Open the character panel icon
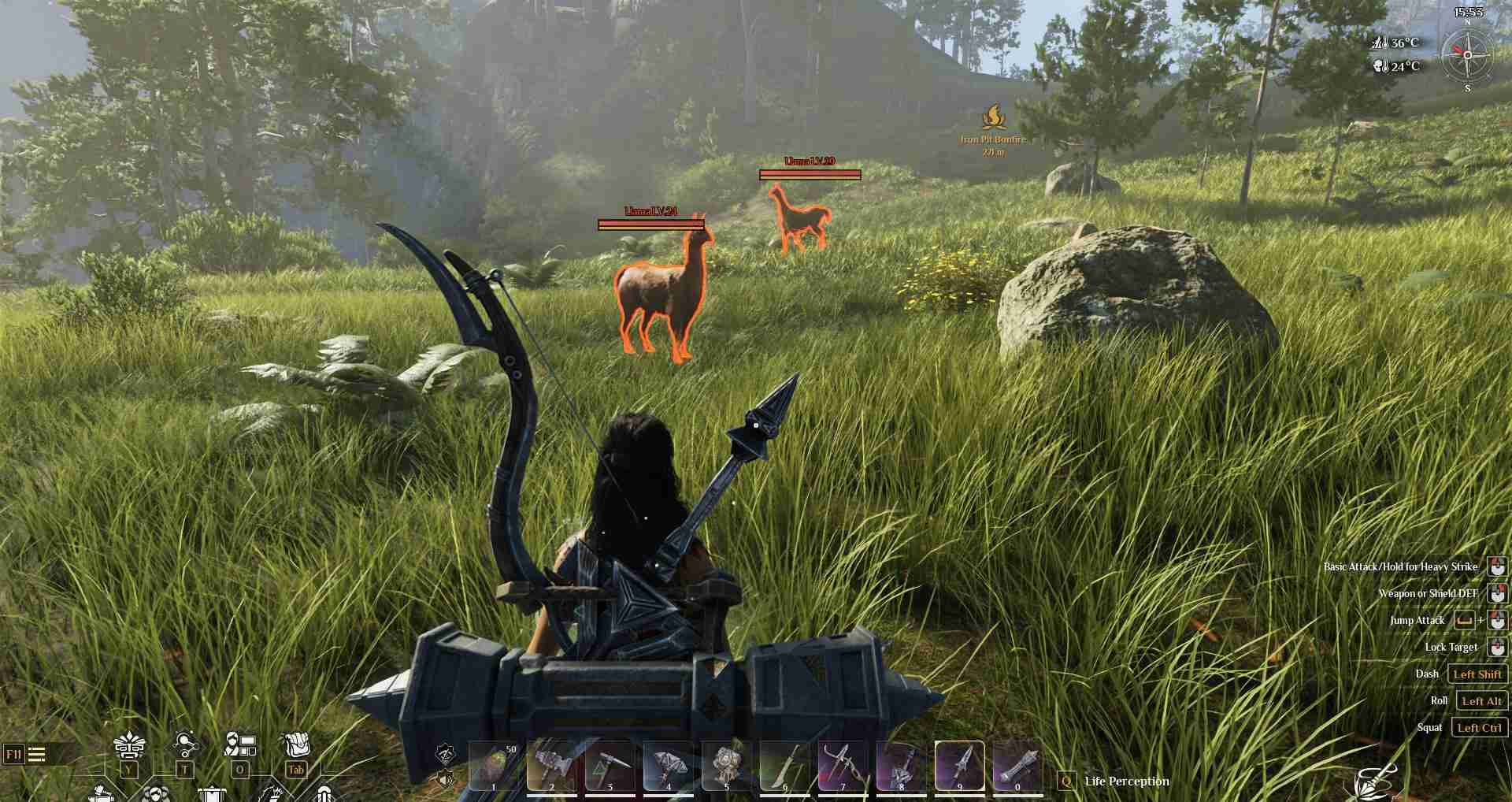Image resolution: width=1512 pixels, height=802 pixels. [x=240, y=744]
